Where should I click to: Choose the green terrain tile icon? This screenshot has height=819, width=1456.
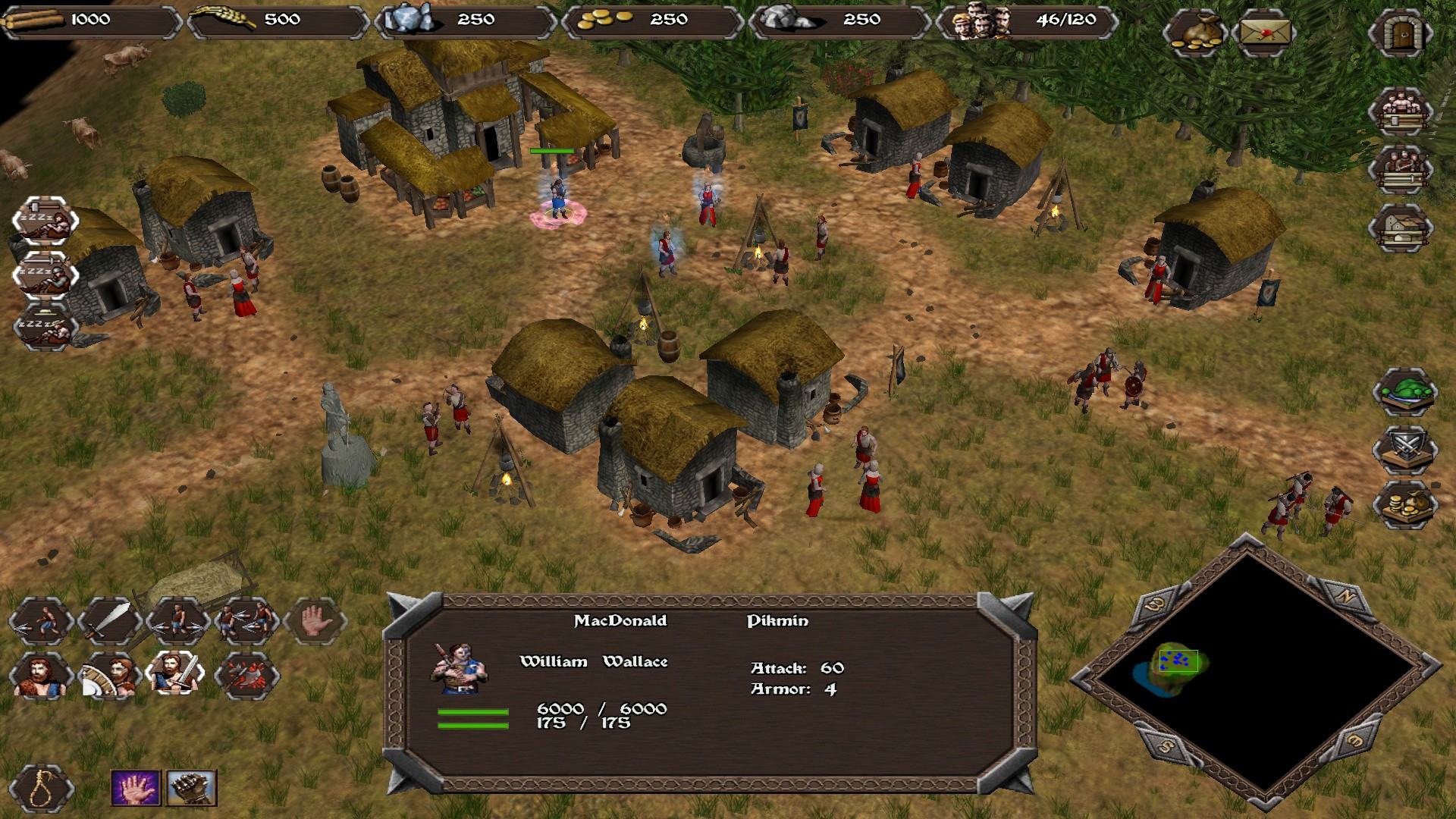pos(1404,391)
